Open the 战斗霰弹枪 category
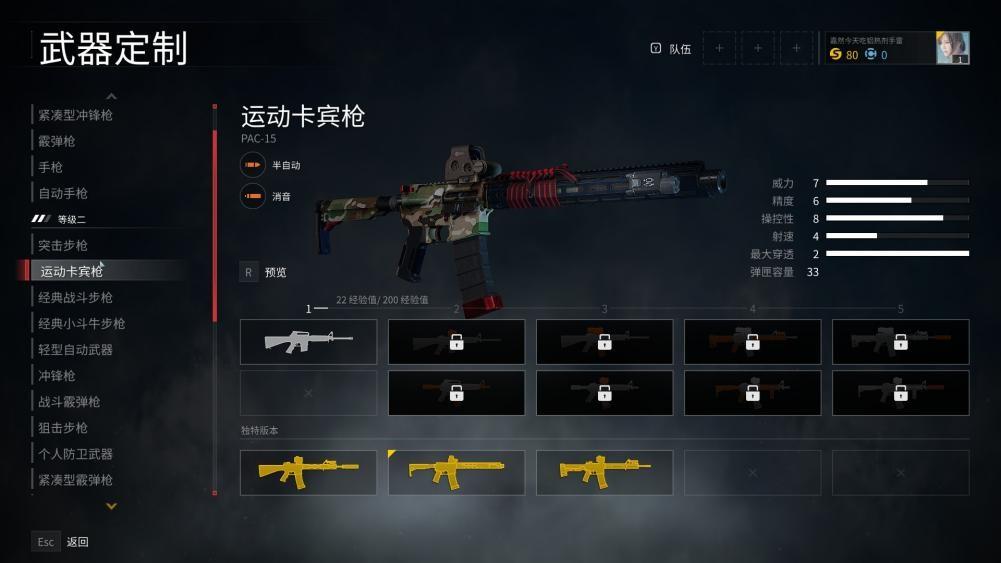 pyautogui.click(x=70, y=401)
